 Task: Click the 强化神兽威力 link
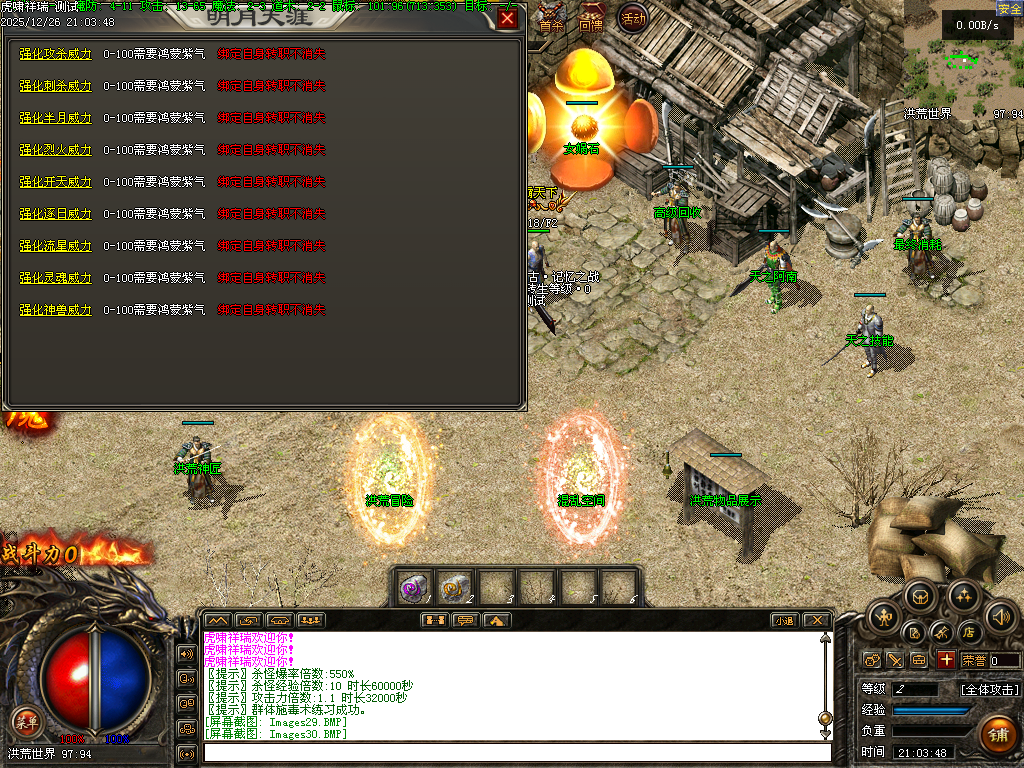(x=56, y=310)
